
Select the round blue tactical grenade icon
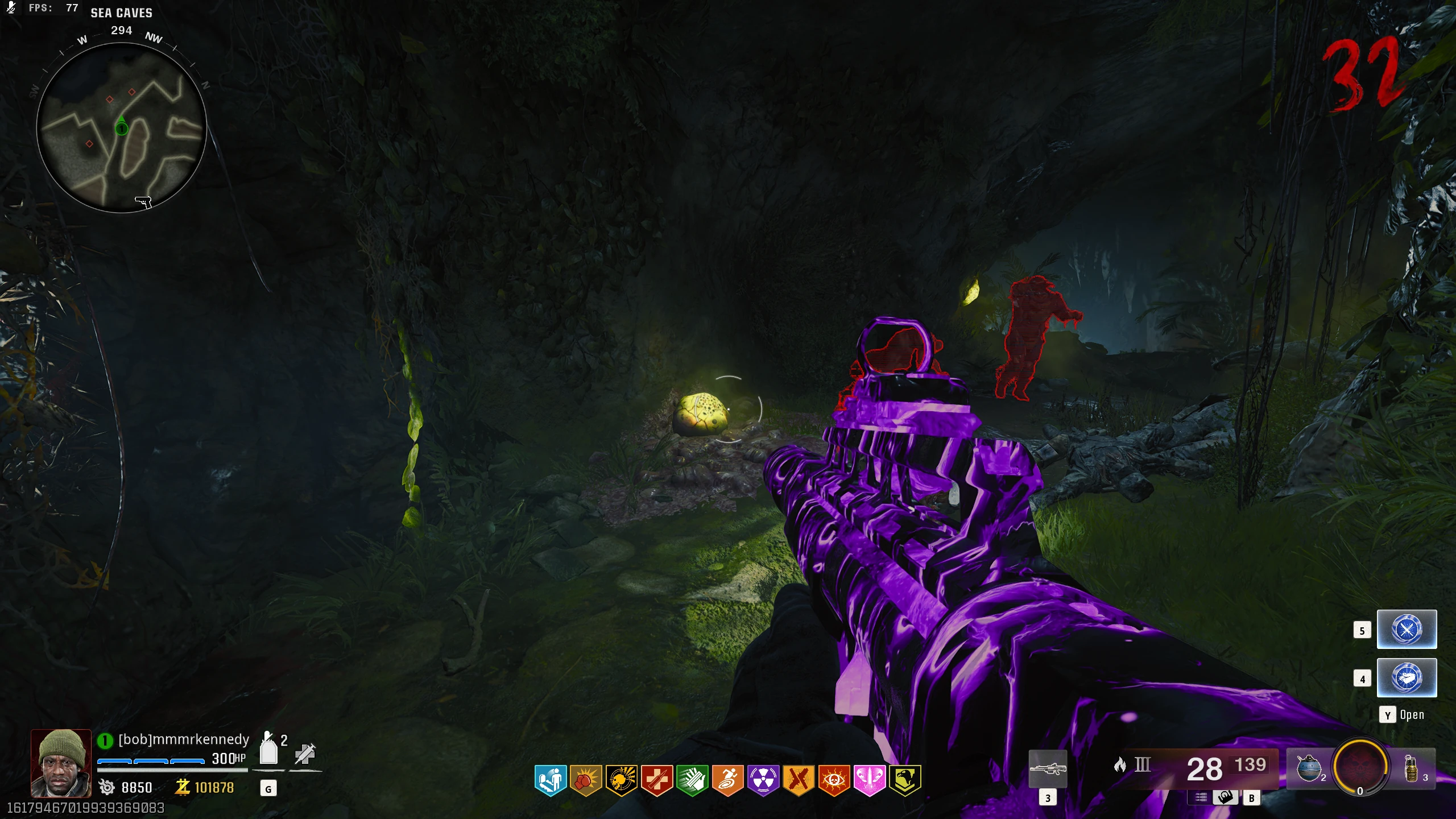pos(1308,769)
